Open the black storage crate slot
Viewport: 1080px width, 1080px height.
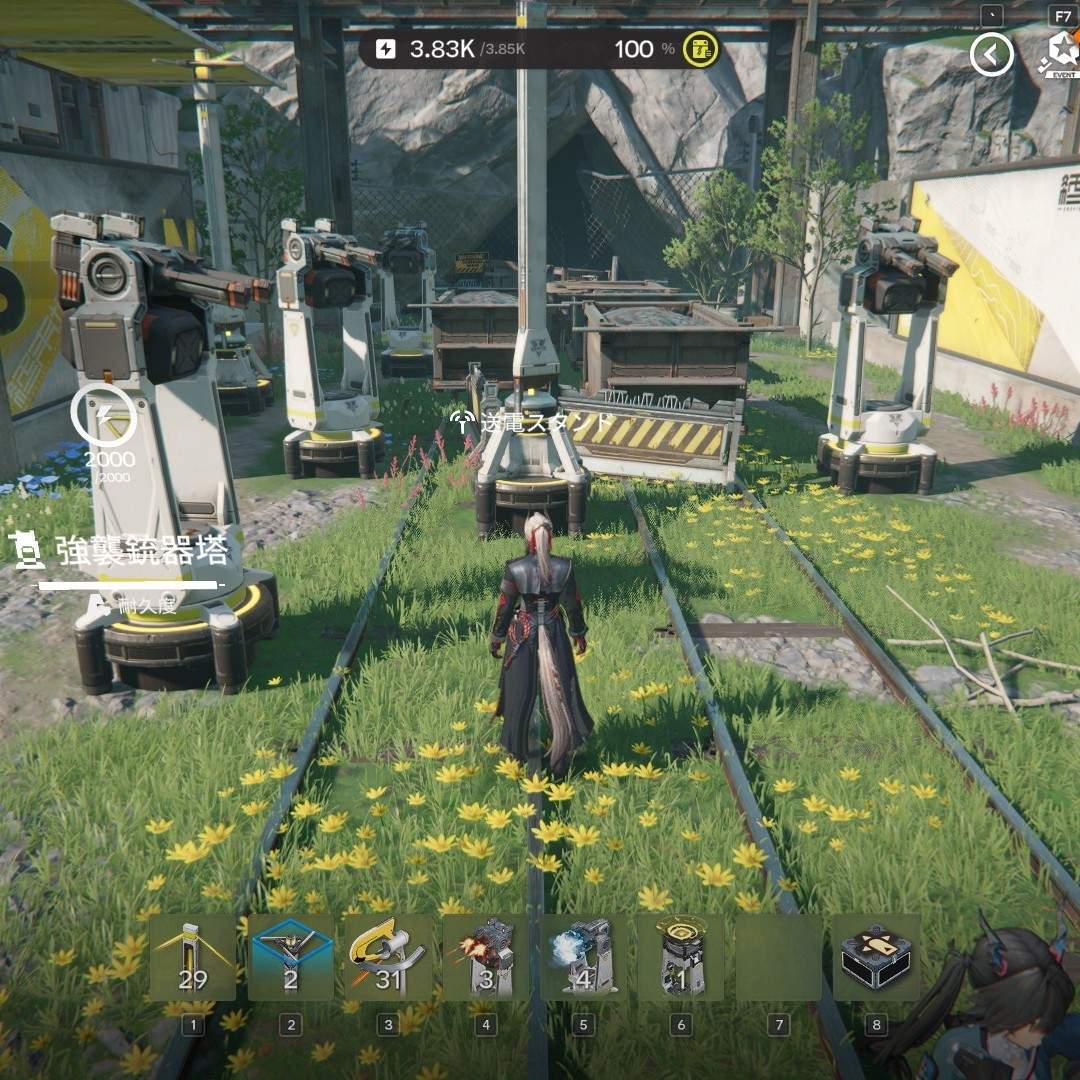(x=876, y=957)
